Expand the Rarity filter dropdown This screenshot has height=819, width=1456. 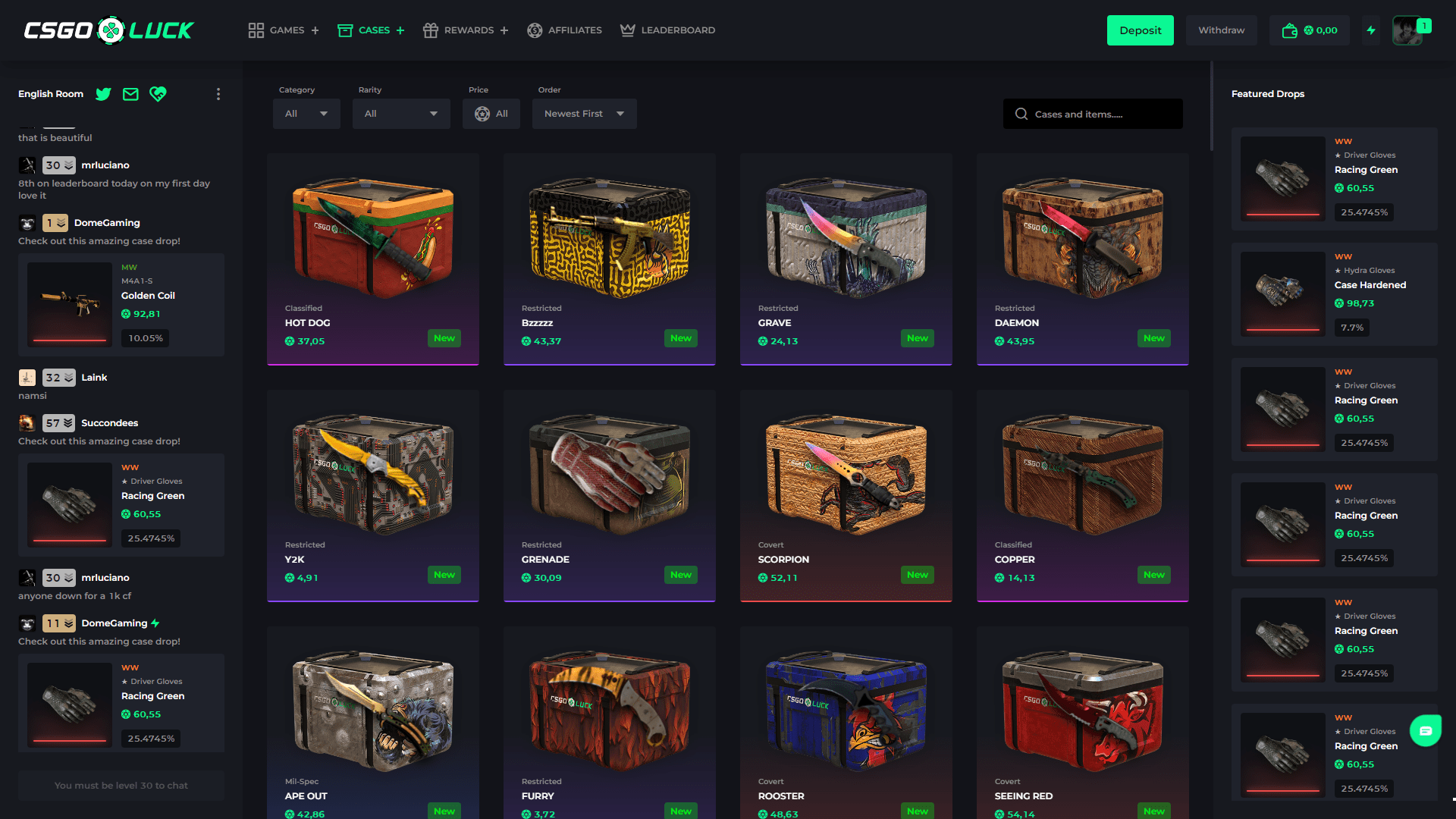pos(401,113)
